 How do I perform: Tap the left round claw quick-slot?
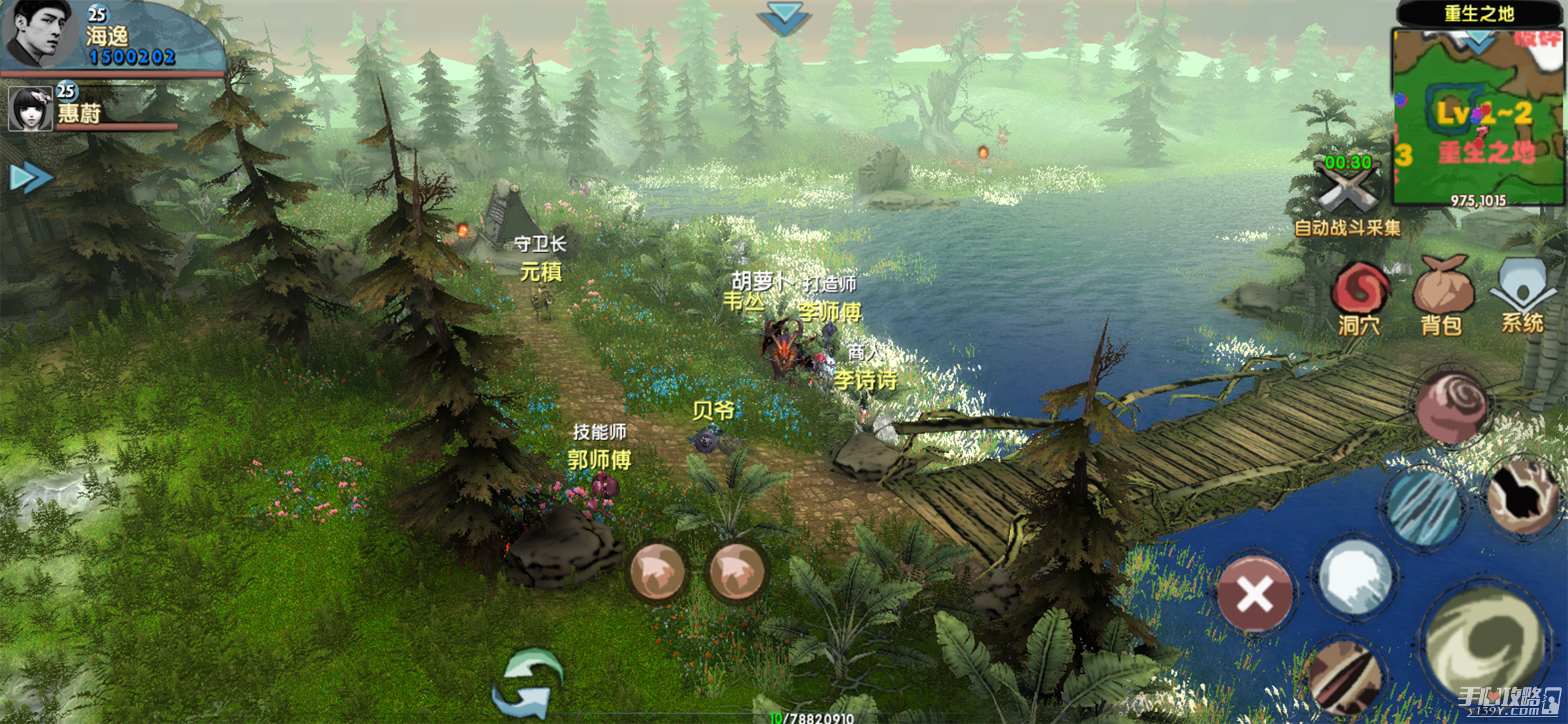point(657,571)
